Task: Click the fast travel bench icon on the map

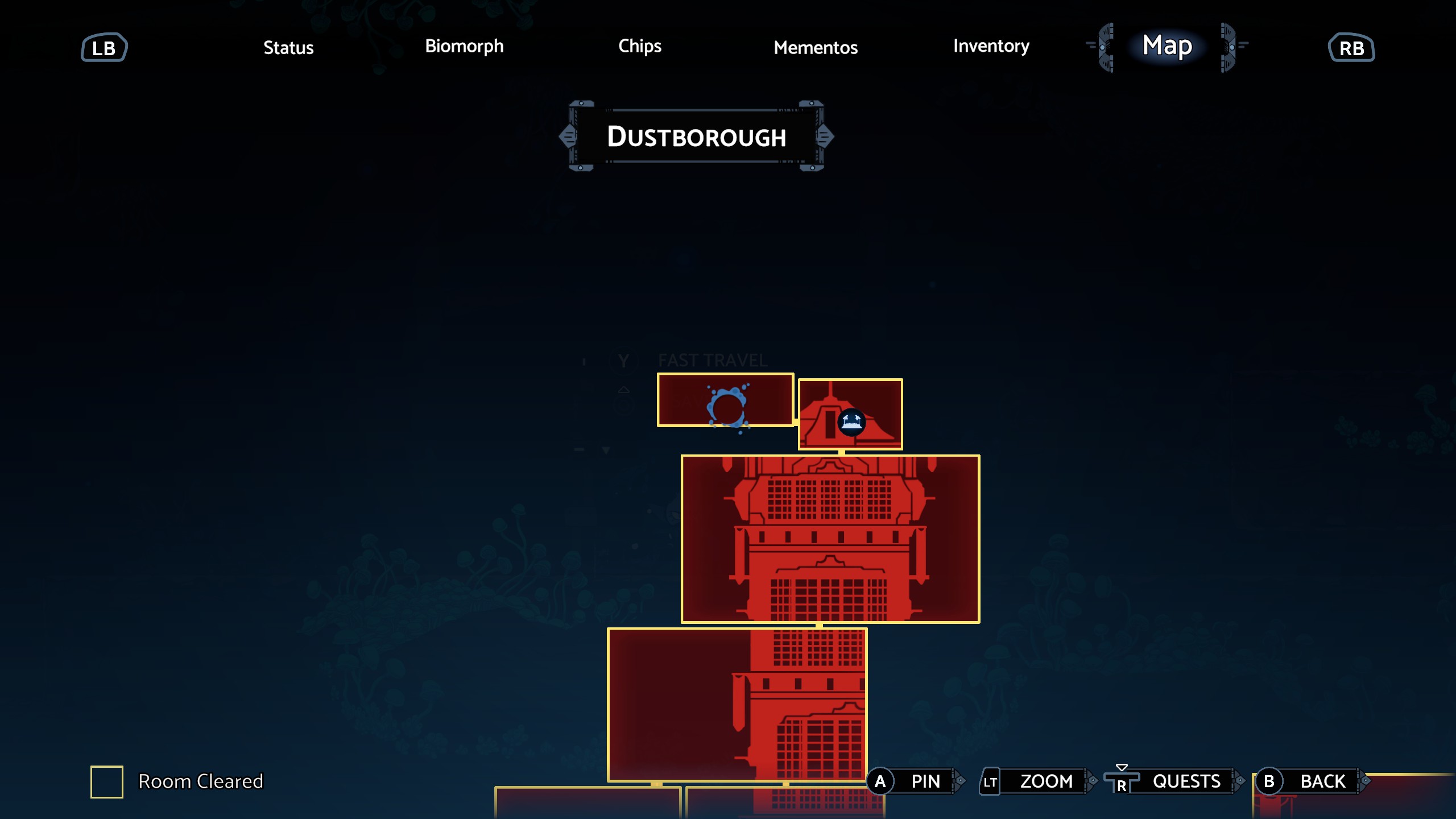Action: pos(851,423)
